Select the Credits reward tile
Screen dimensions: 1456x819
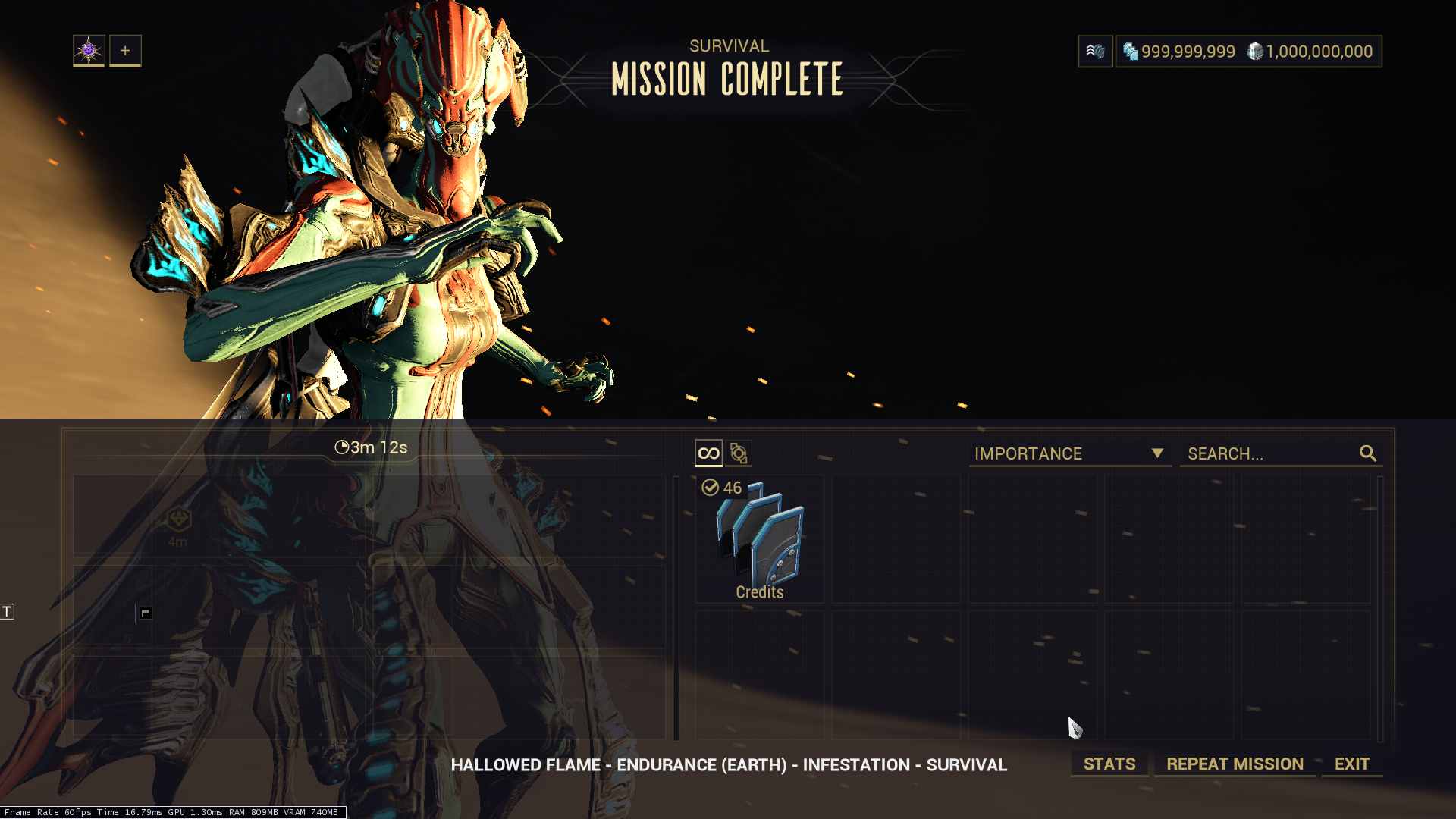click(759, 539)
